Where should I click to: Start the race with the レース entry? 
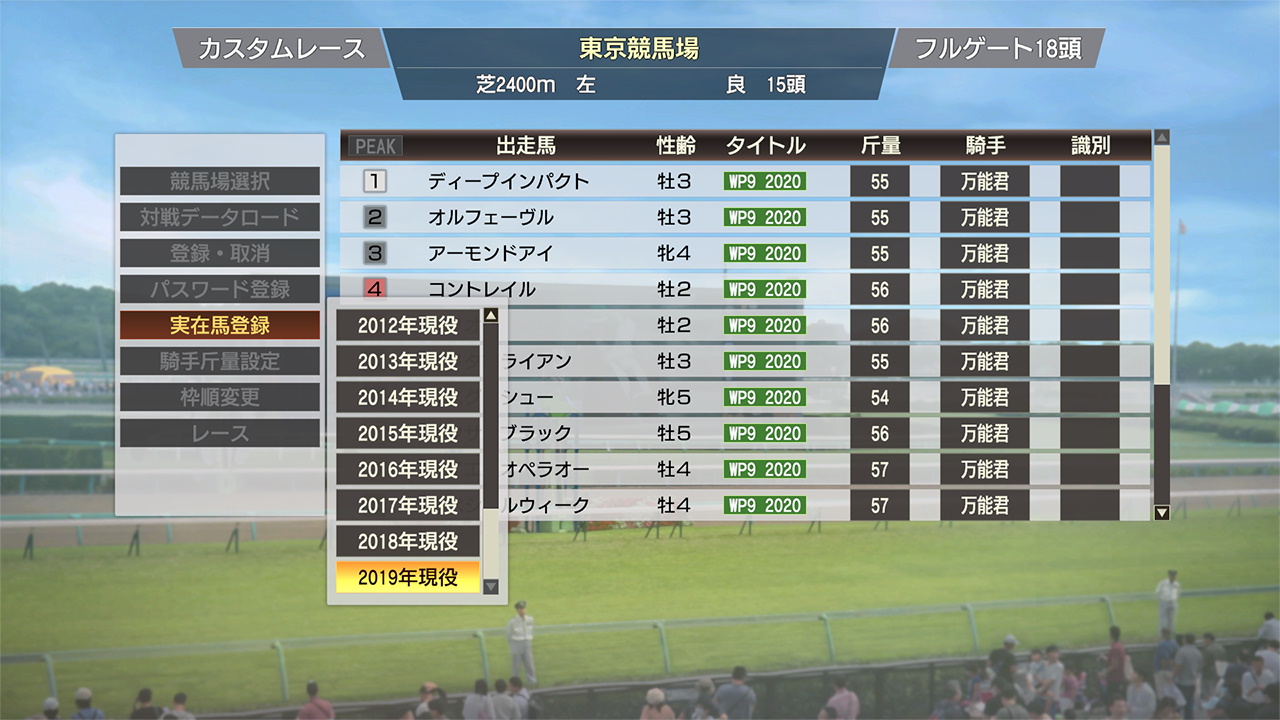click(220, 433)
